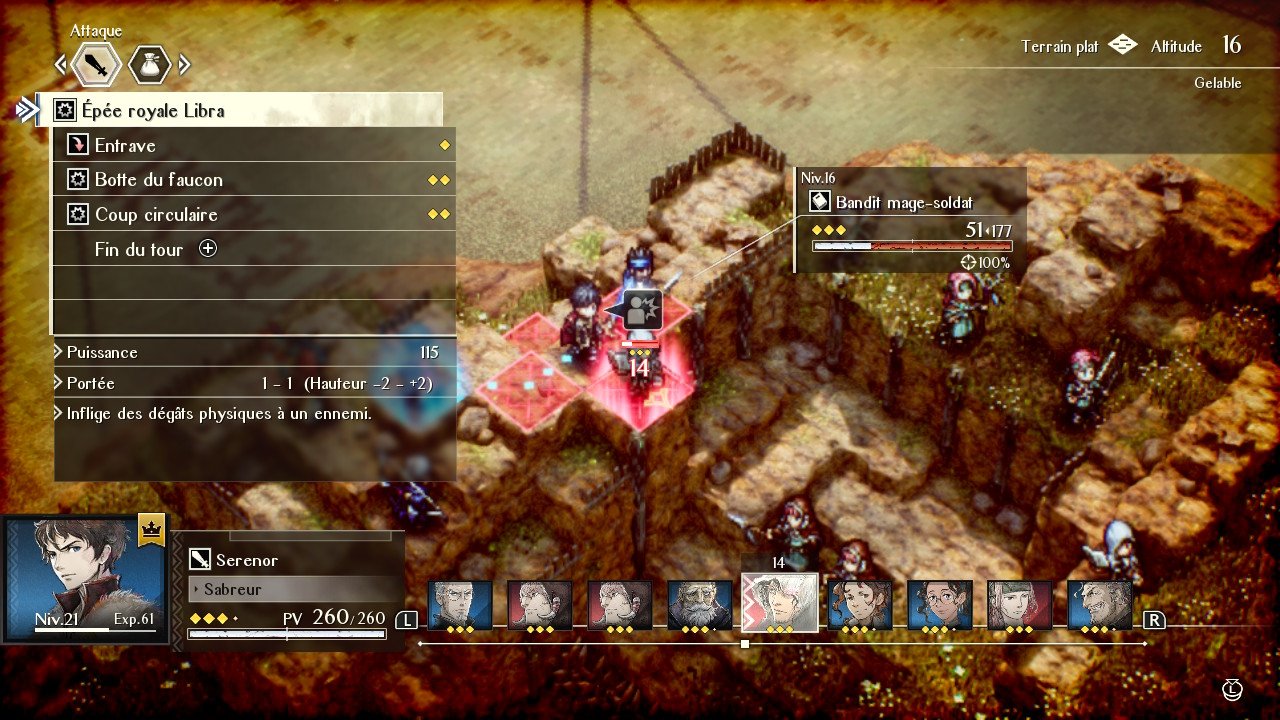Click the left arrow beside the sword tab
Screen dimensions: 1280x720
tap(60, 66)
